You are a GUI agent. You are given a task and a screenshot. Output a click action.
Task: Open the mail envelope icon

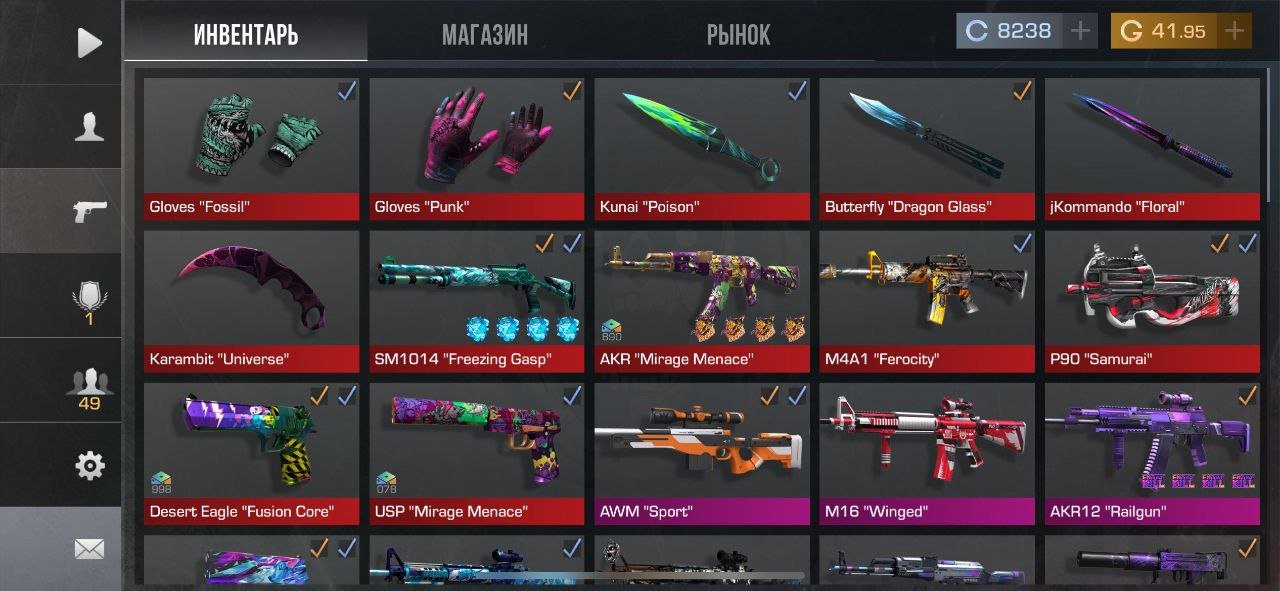[x=89, y=548]
